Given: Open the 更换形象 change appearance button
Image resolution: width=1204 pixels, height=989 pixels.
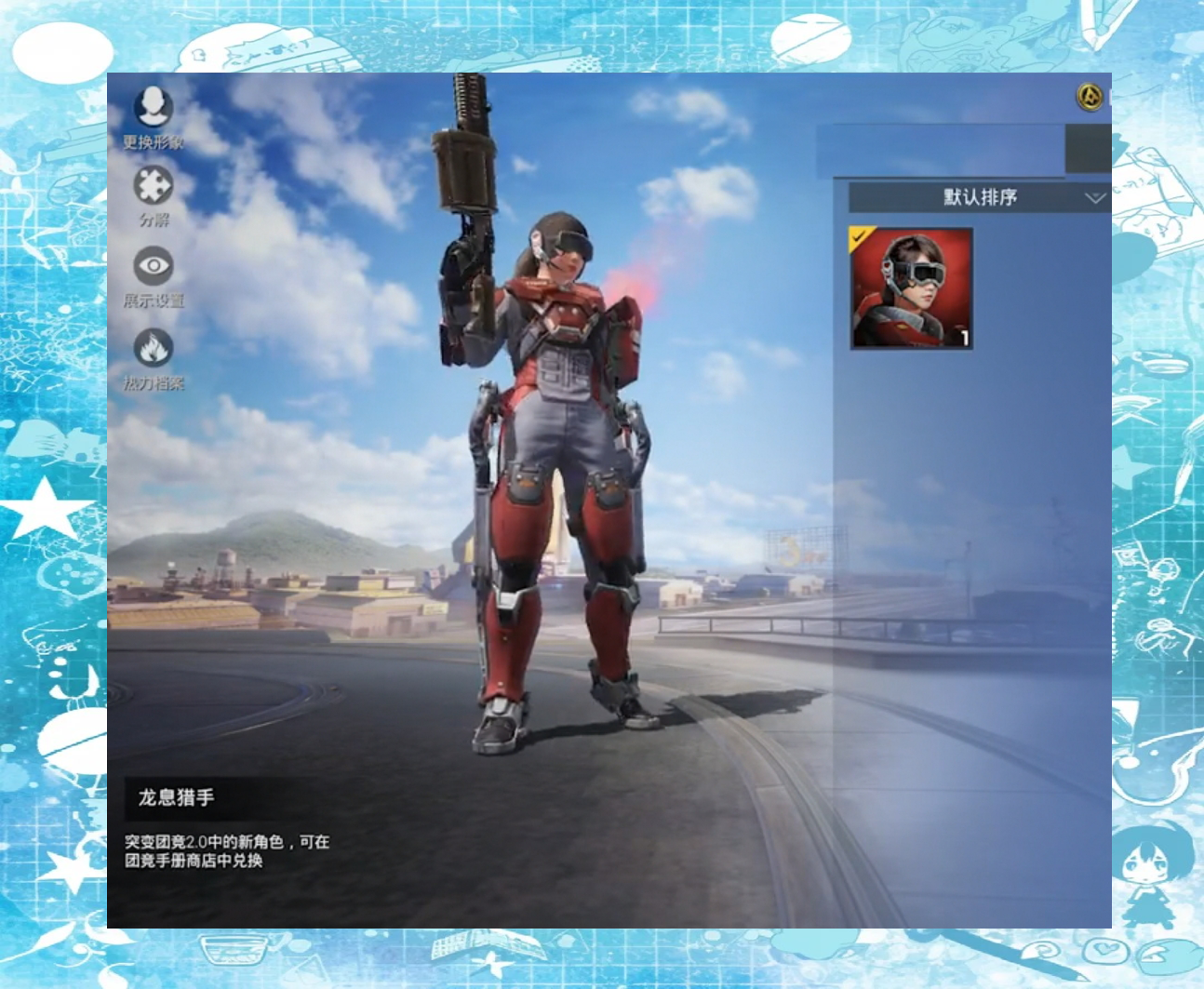Looking at the screenshot, I should pyautogui.click(x=154, y=108).
